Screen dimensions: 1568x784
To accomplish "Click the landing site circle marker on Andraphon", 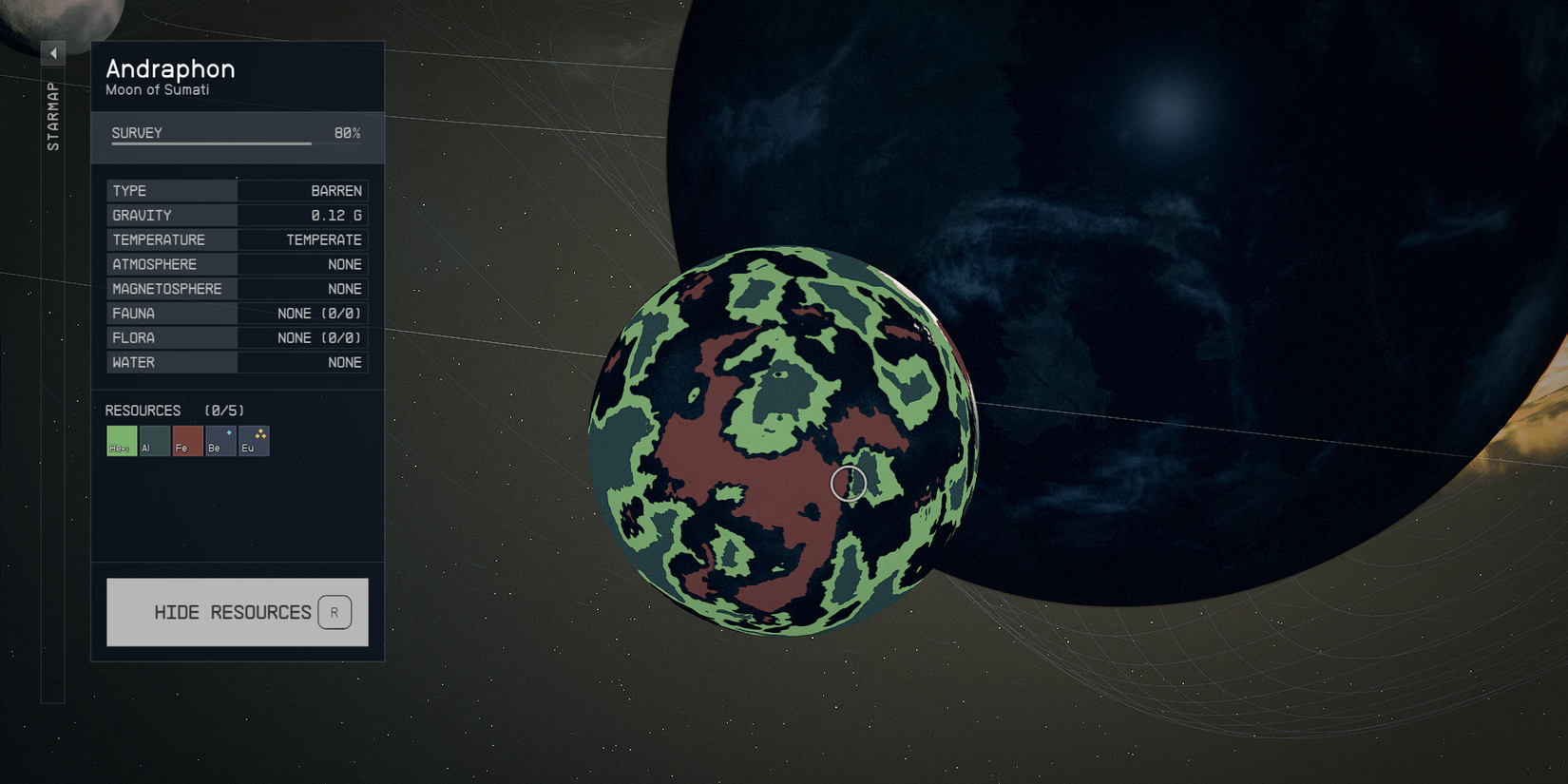I will point(849,483).
